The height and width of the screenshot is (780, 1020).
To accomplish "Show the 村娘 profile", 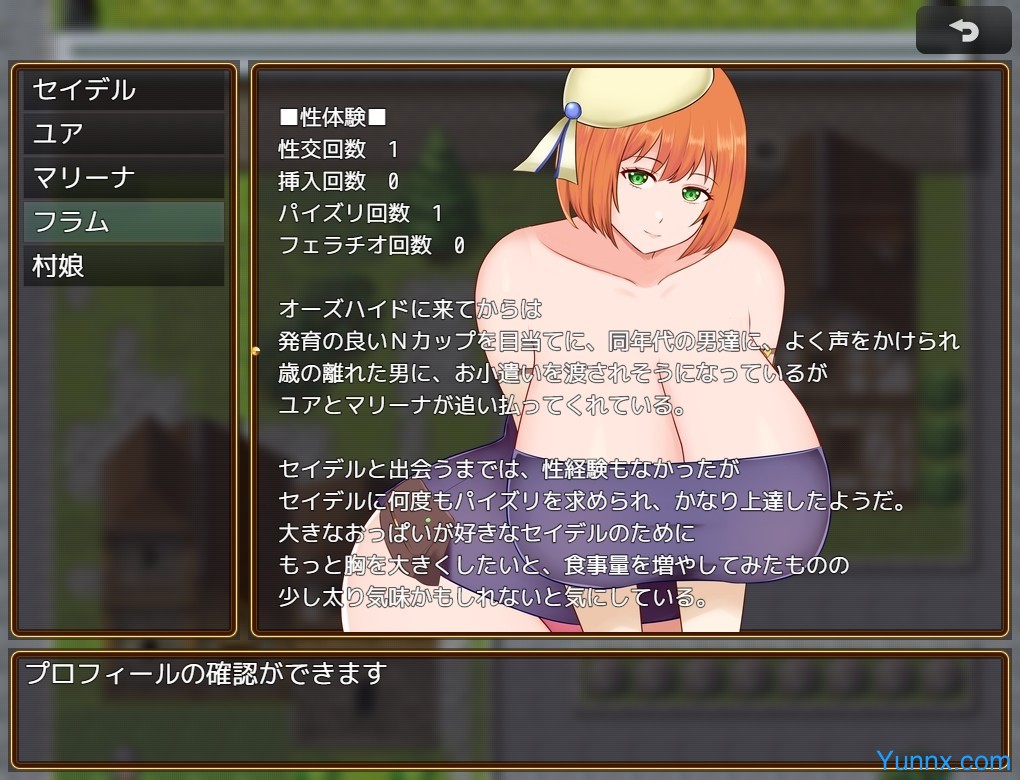I will (x=124, y=266).
